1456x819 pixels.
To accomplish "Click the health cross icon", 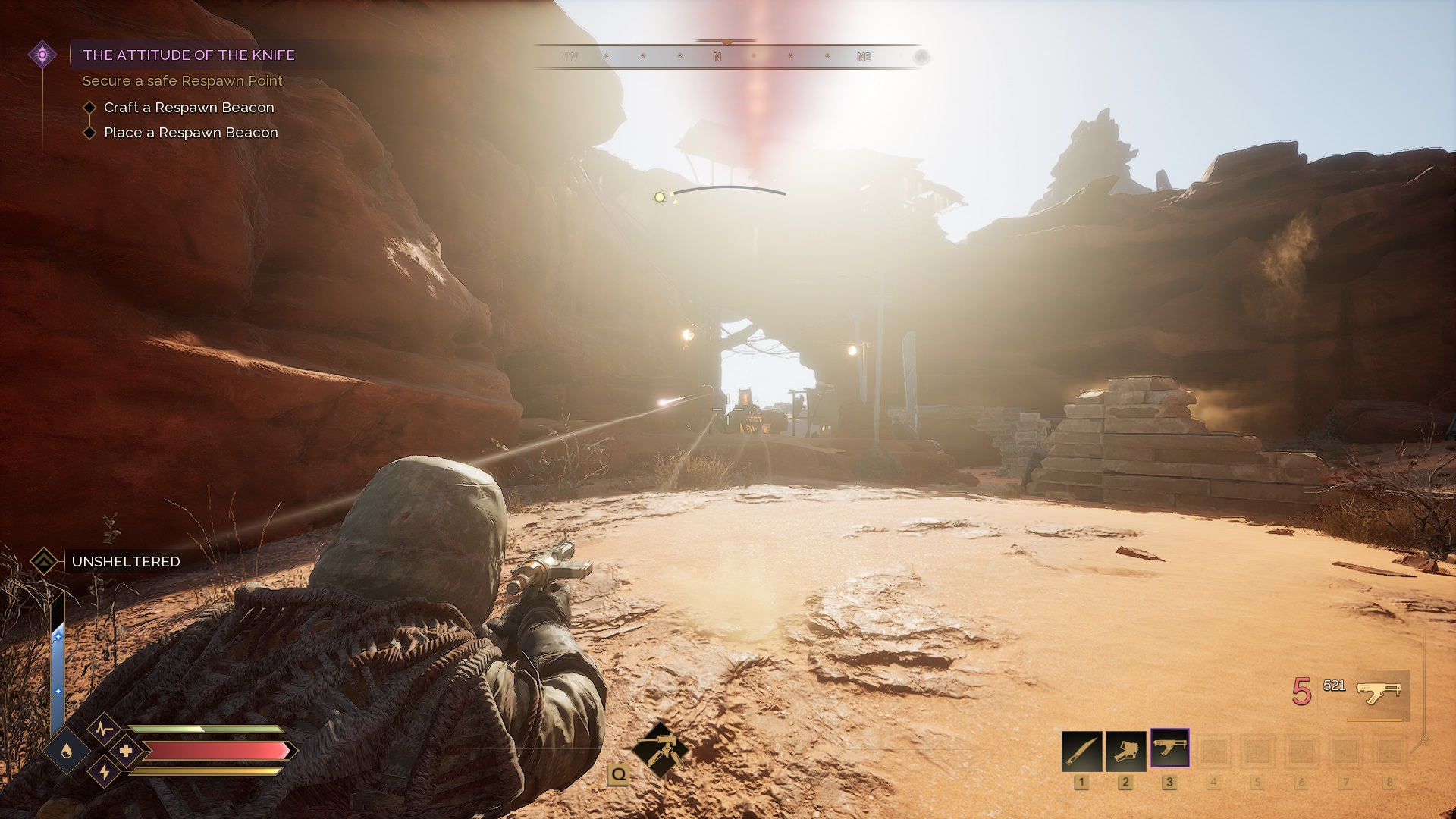I will (x=125, y=751).
